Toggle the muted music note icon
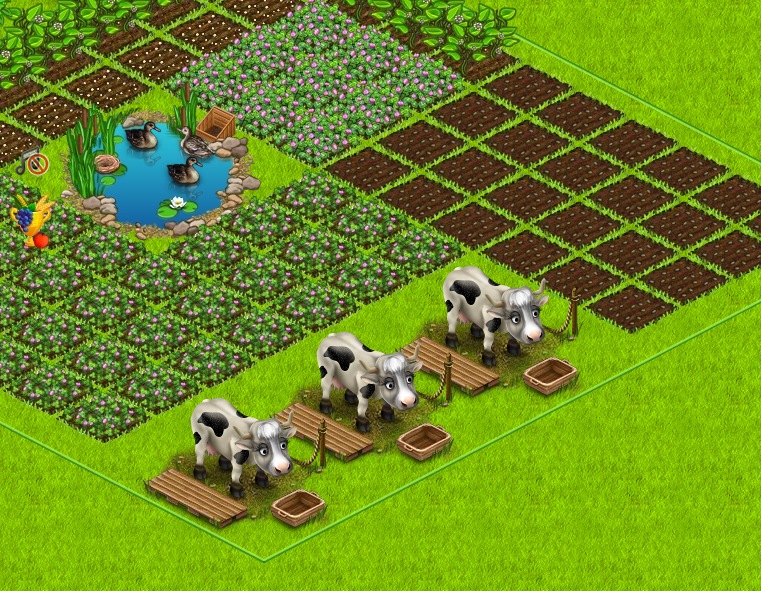 pos(33,162)
